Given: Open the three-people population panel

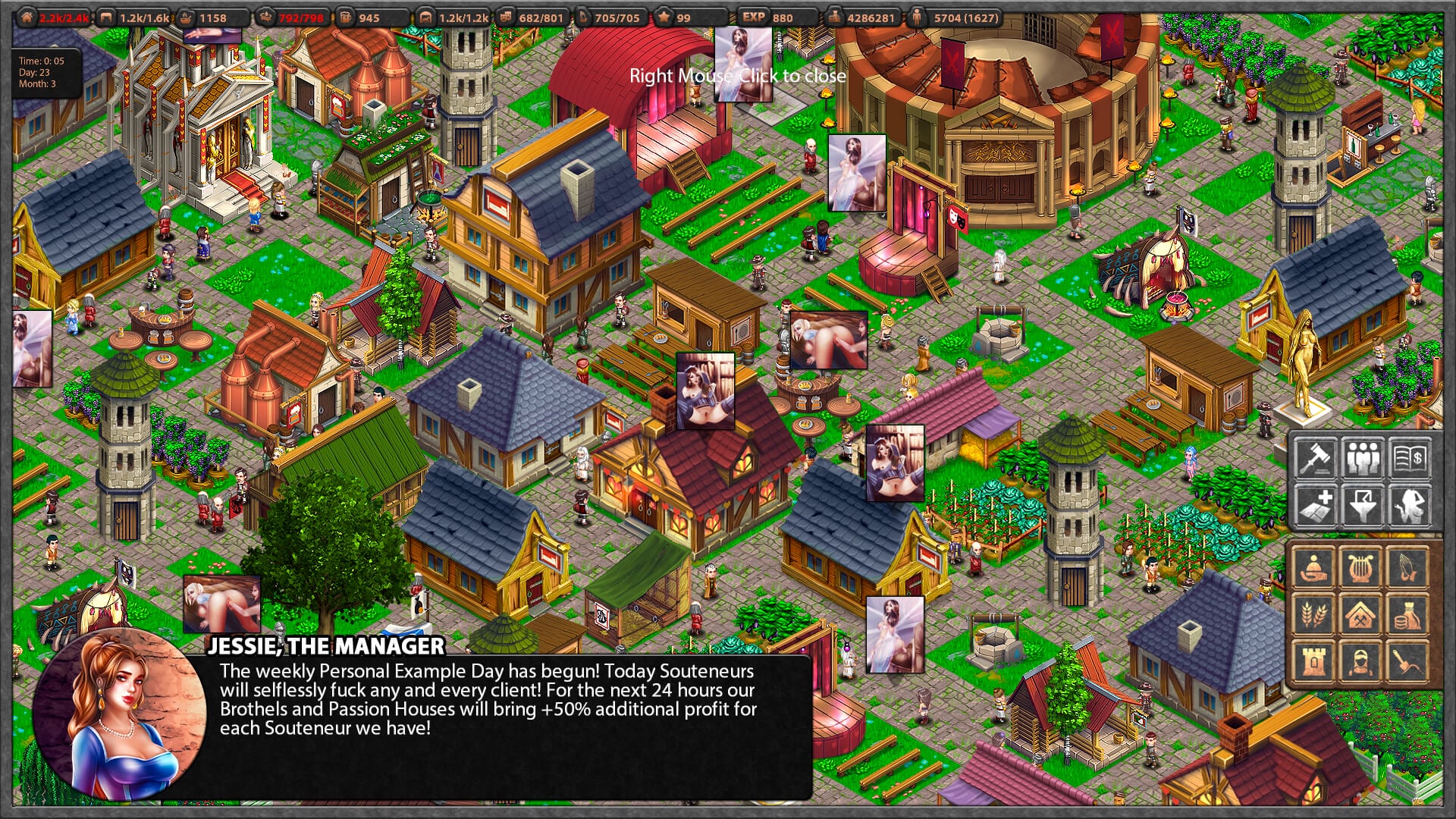Looking at the screenshot, I should tap(1363, 457).
